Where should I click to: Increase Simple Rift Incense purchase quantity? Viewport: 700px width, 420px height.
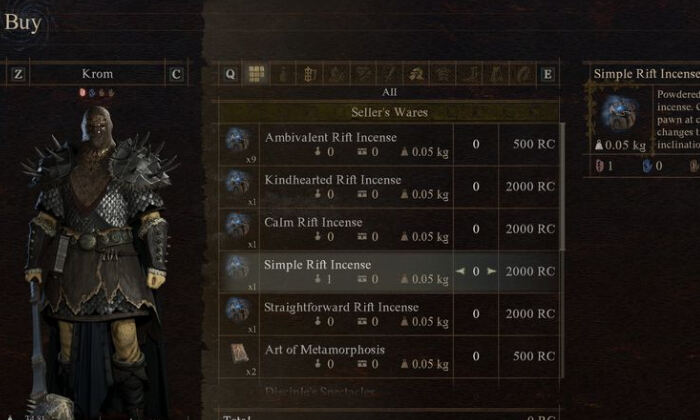tap(491, 271)
